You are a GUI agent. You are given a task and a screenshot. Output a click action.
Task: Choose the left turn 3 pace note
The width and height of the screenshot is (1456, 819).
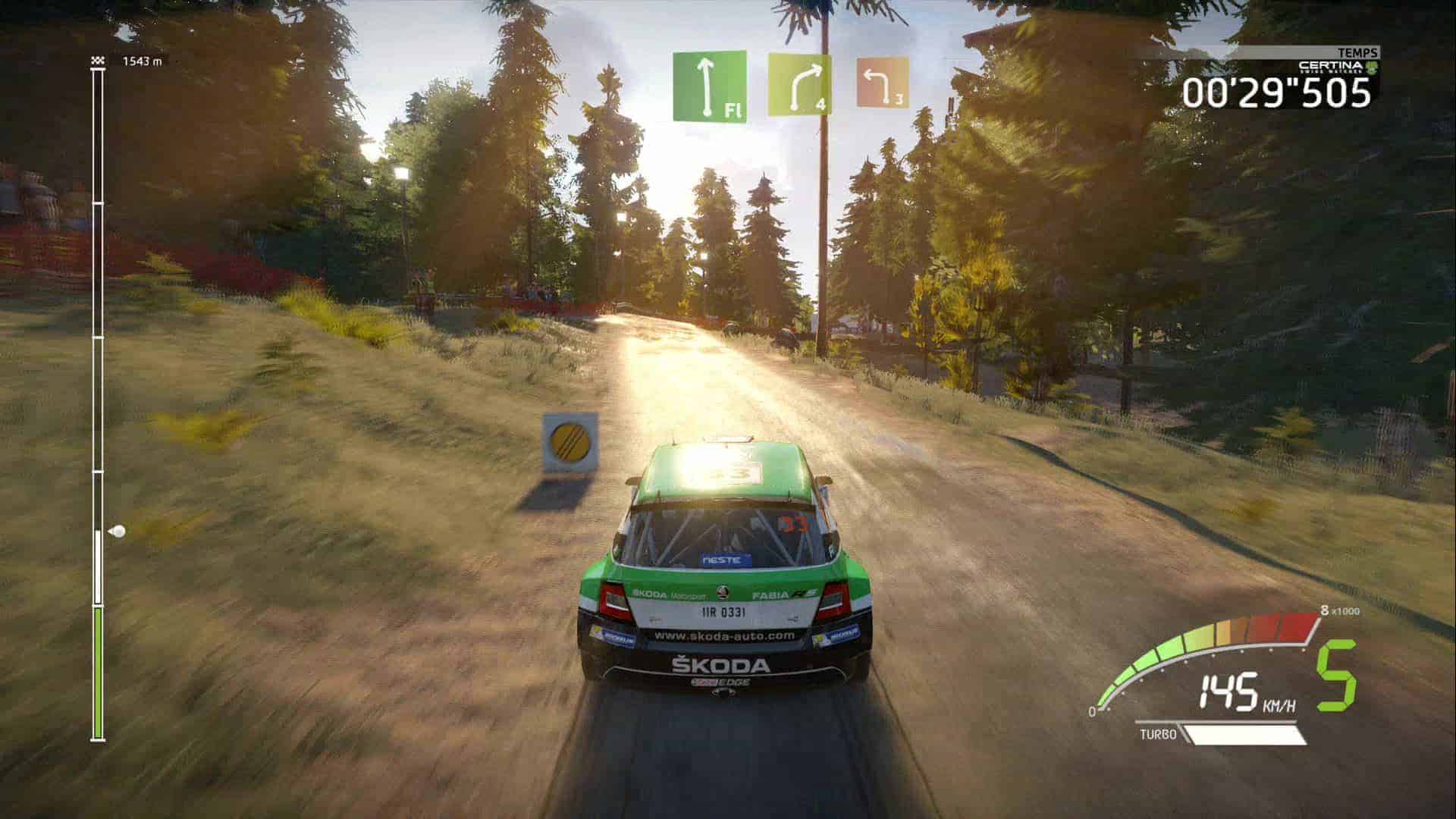(x=883, y=82)
